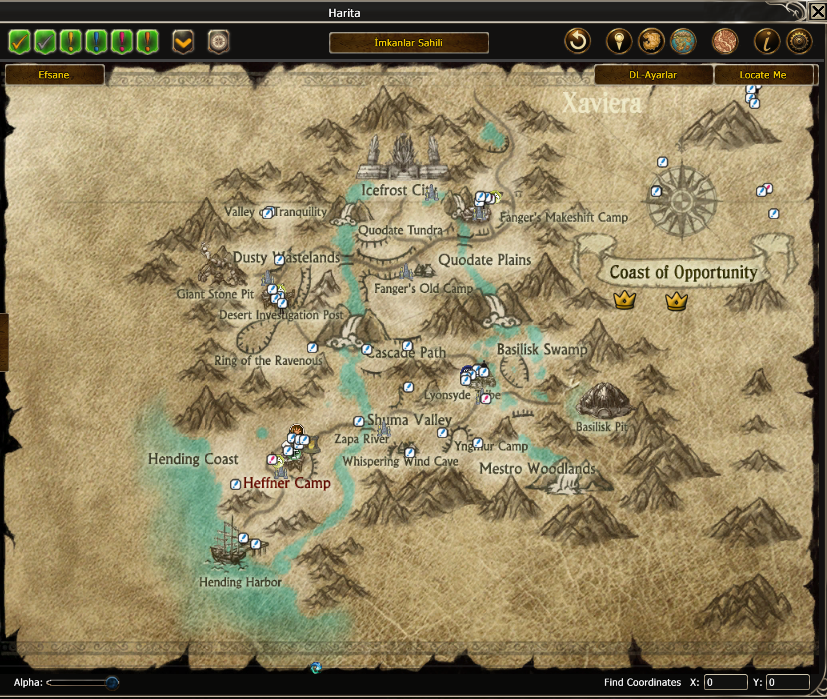Adjust the Alpha transparency slider

tap(111, 682)
